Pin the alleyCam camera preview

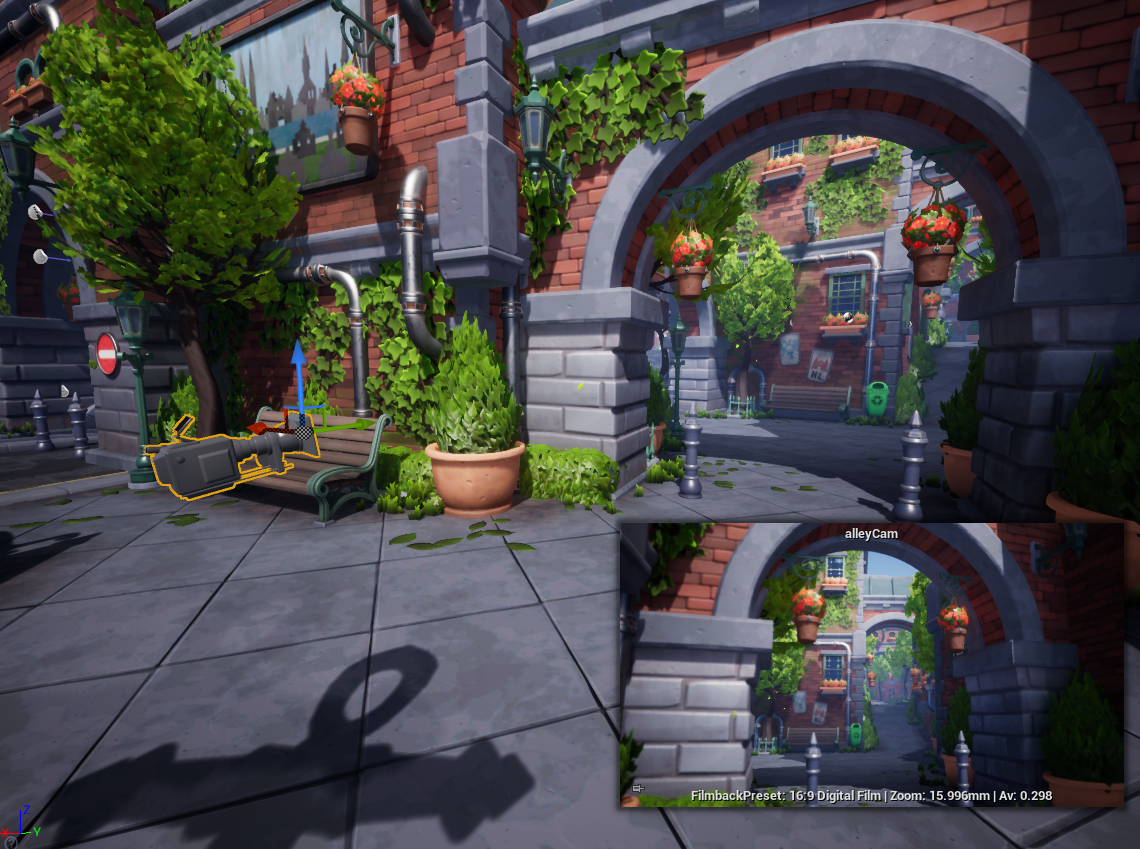click(x=638, y=789)
